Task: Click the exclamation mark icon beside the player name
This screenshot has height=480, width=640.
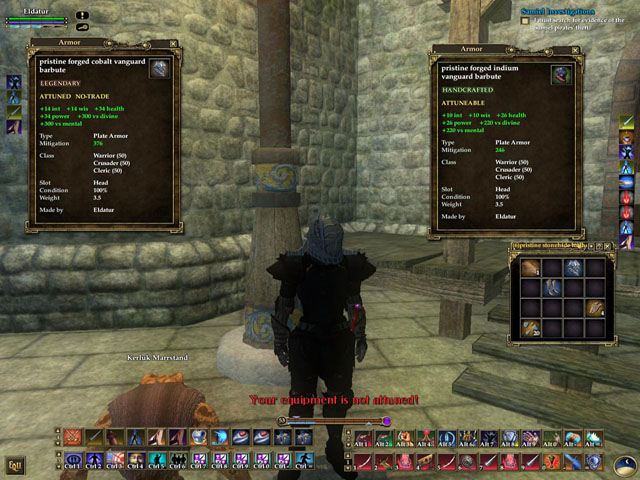Action: point(82,15)
